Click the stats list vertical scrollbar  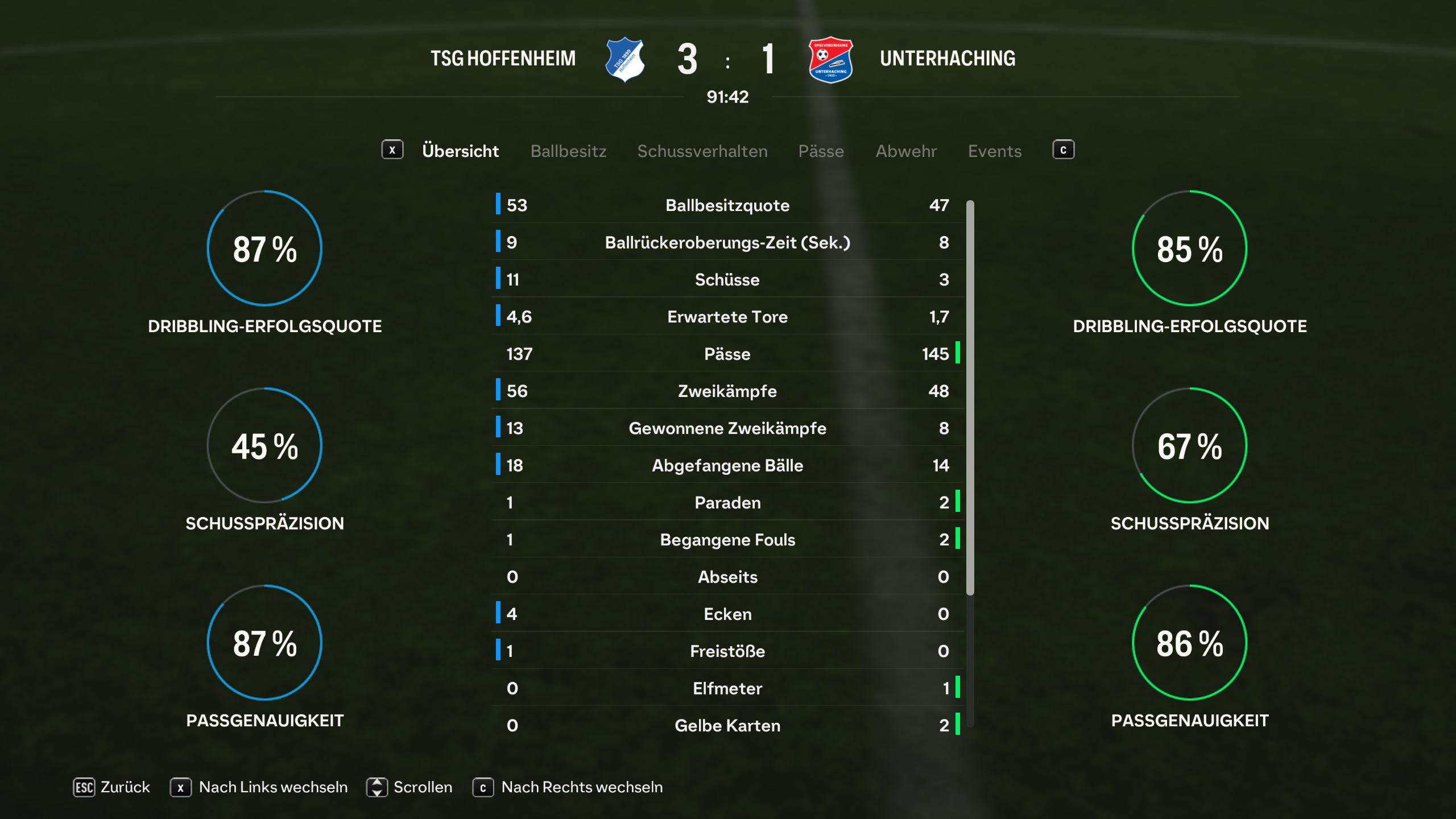(970, 398)
